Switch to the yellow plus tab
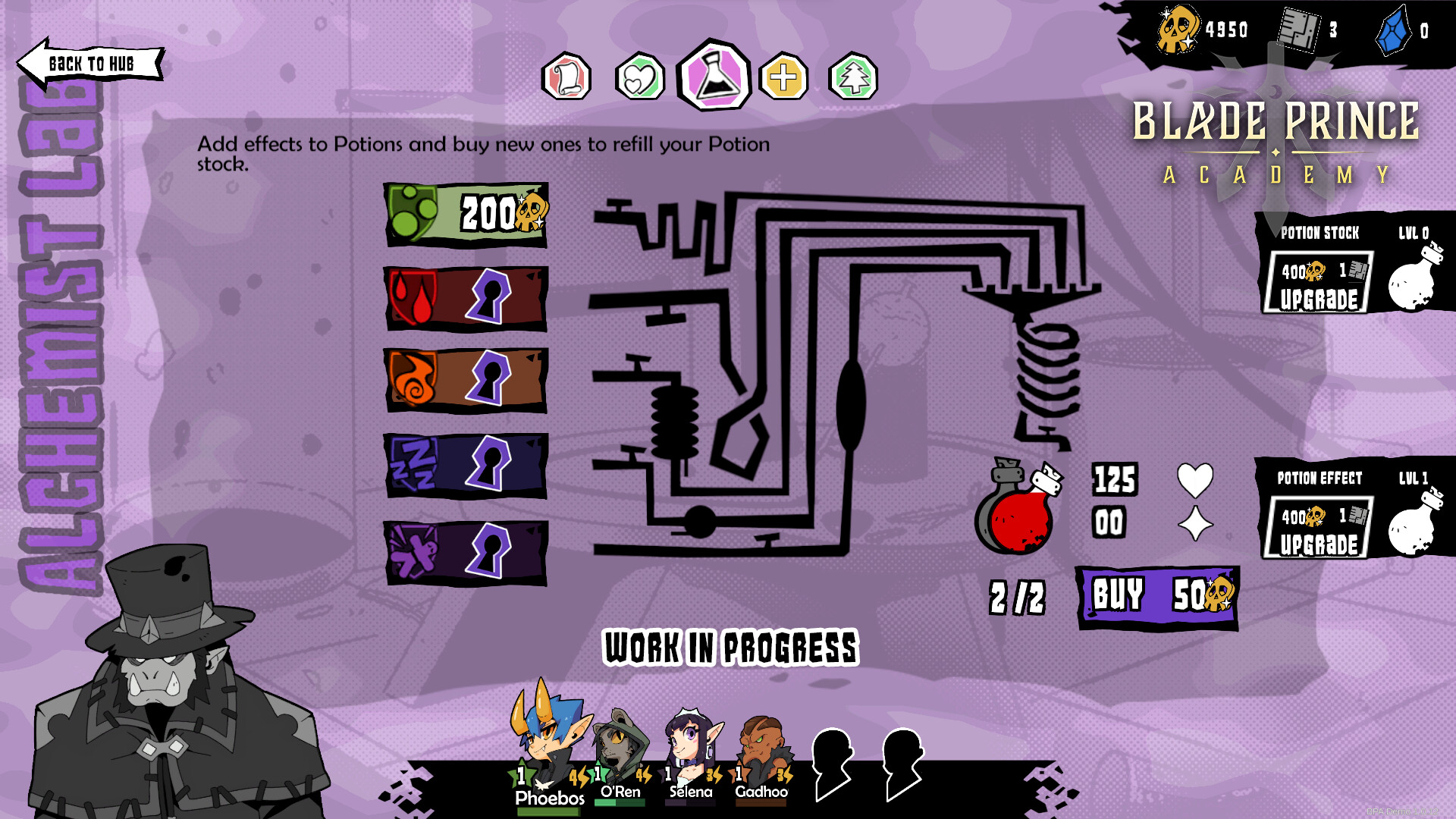Image resolution: width=1456 pixels, height=819 pixels. (783, 77)
